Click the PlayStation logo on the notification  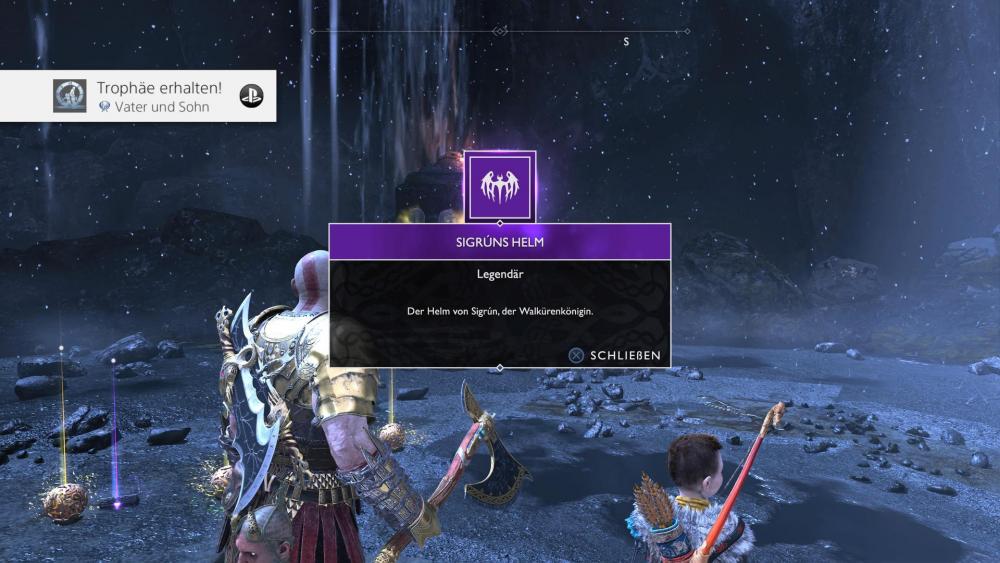coord(251,96)
